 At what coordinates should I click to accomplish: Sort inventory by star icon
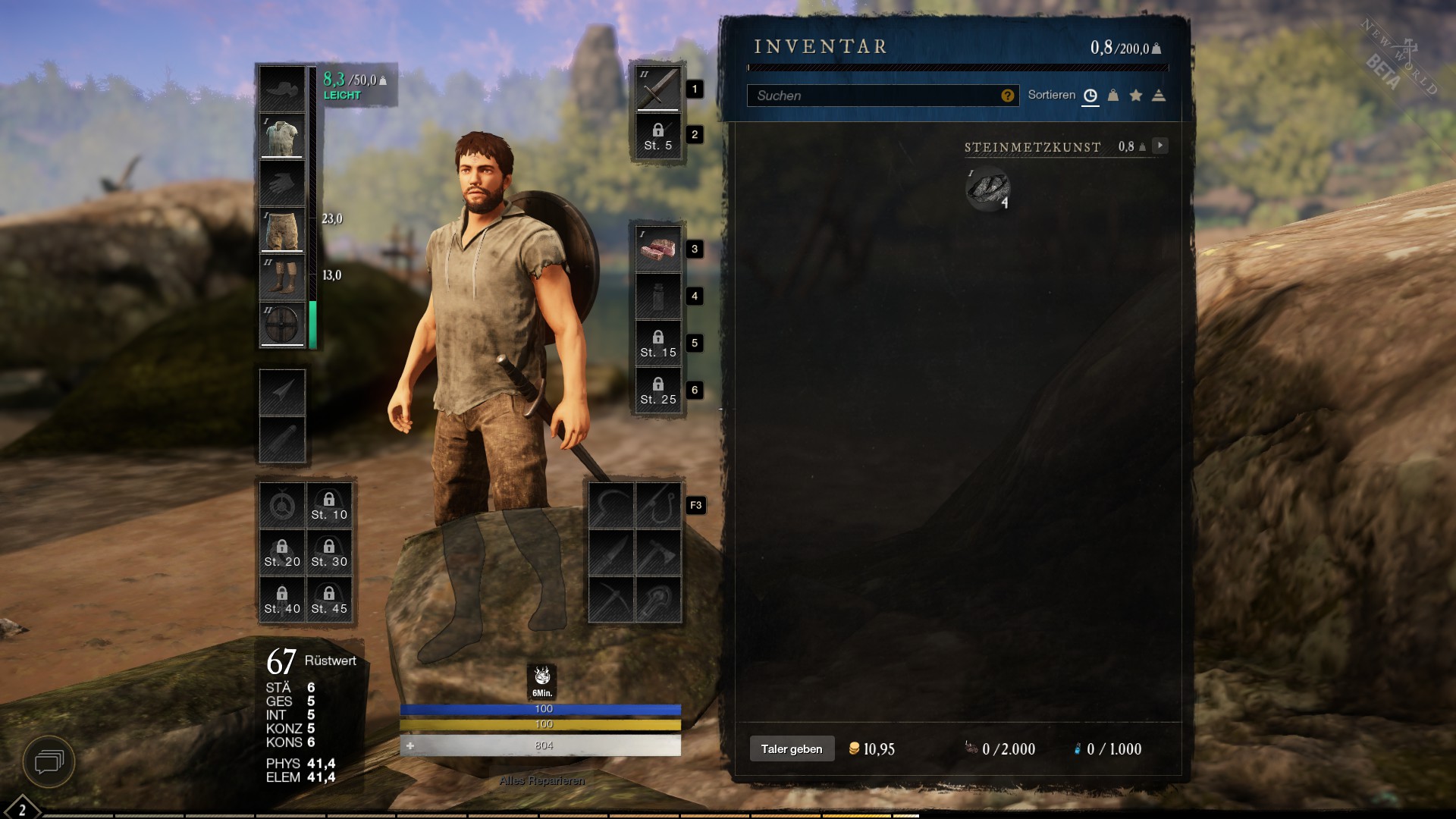pyautogui.click(x=1136, y=96)
